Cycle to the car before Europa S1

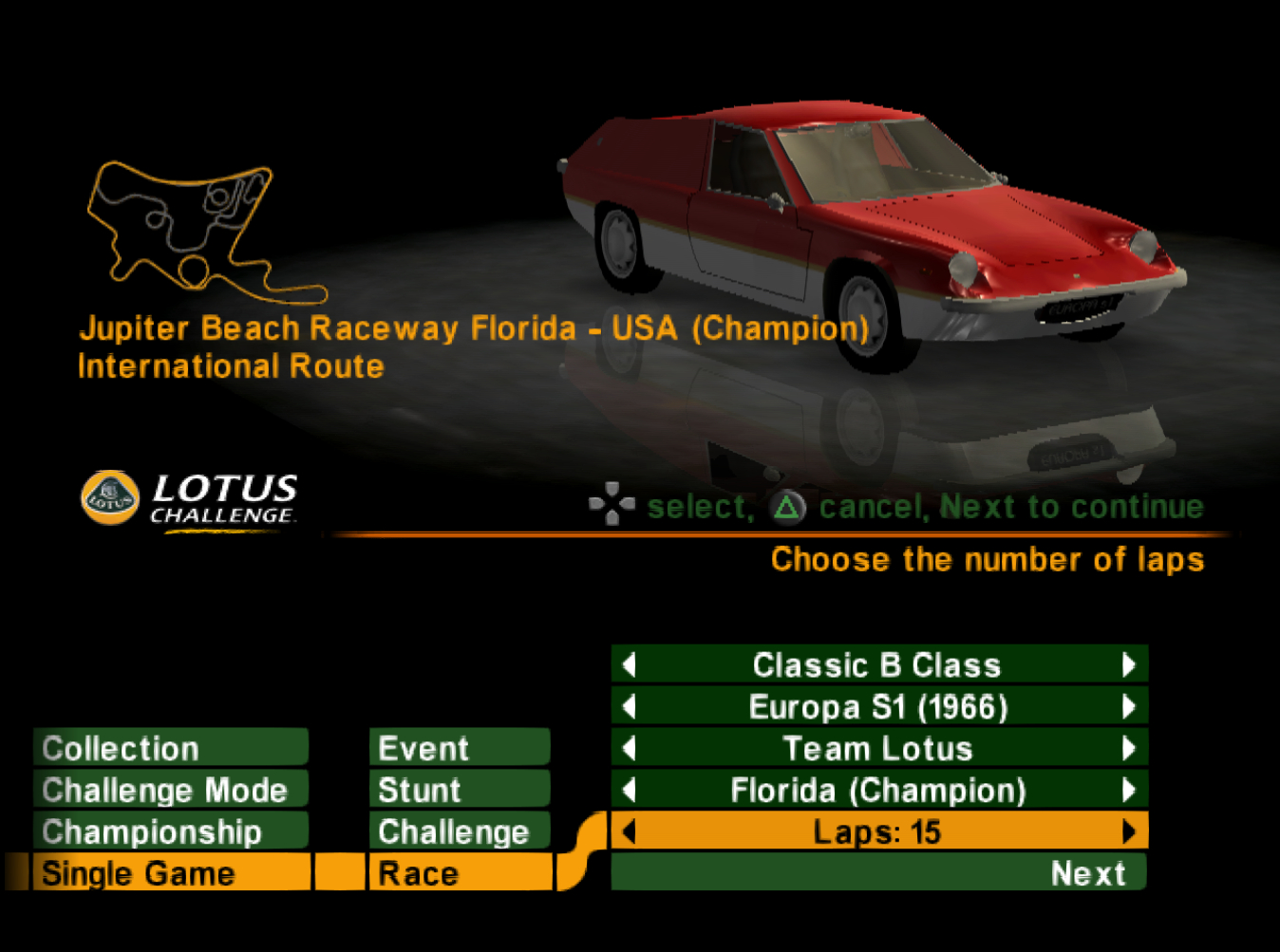click(629, 706)
